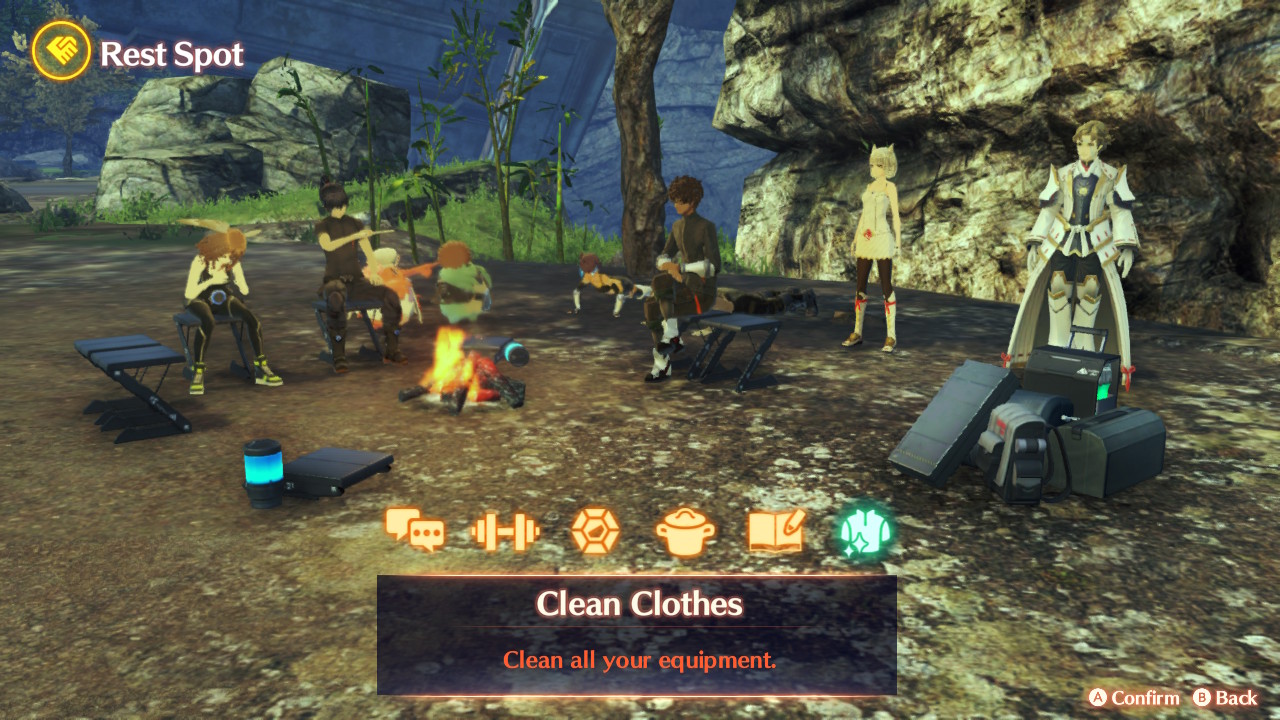Click the Clean Clothes title banner

click(639, 603)
